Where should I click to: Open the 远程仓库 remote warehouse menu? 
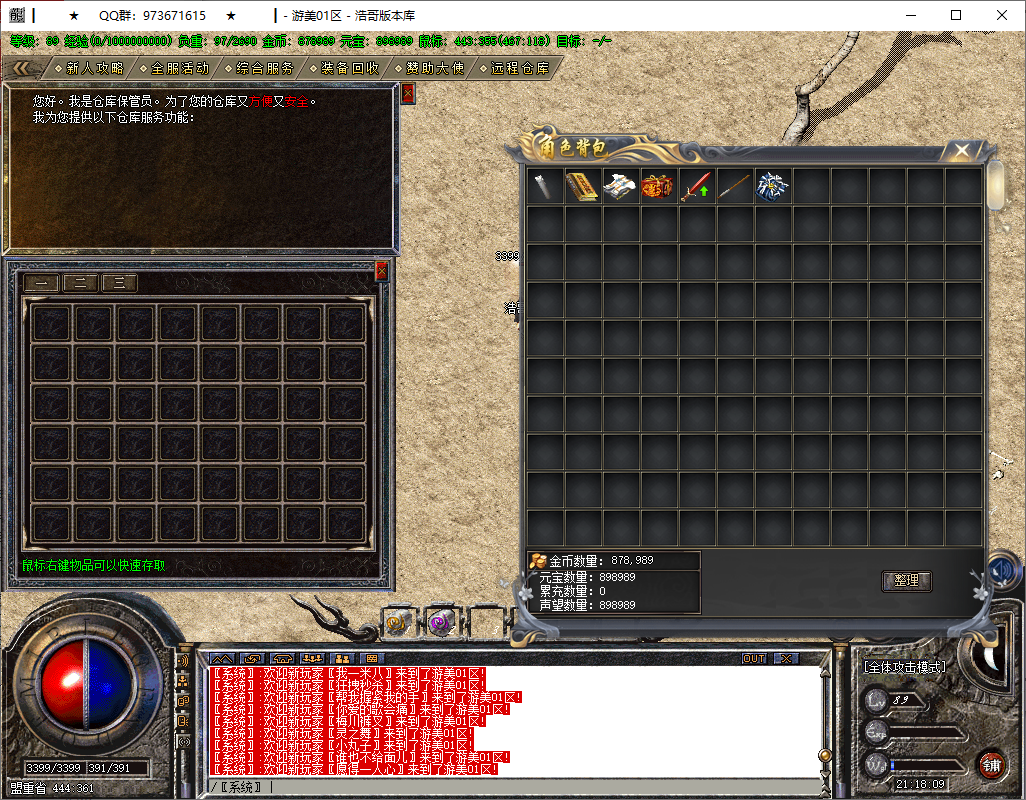click(520, 68)
